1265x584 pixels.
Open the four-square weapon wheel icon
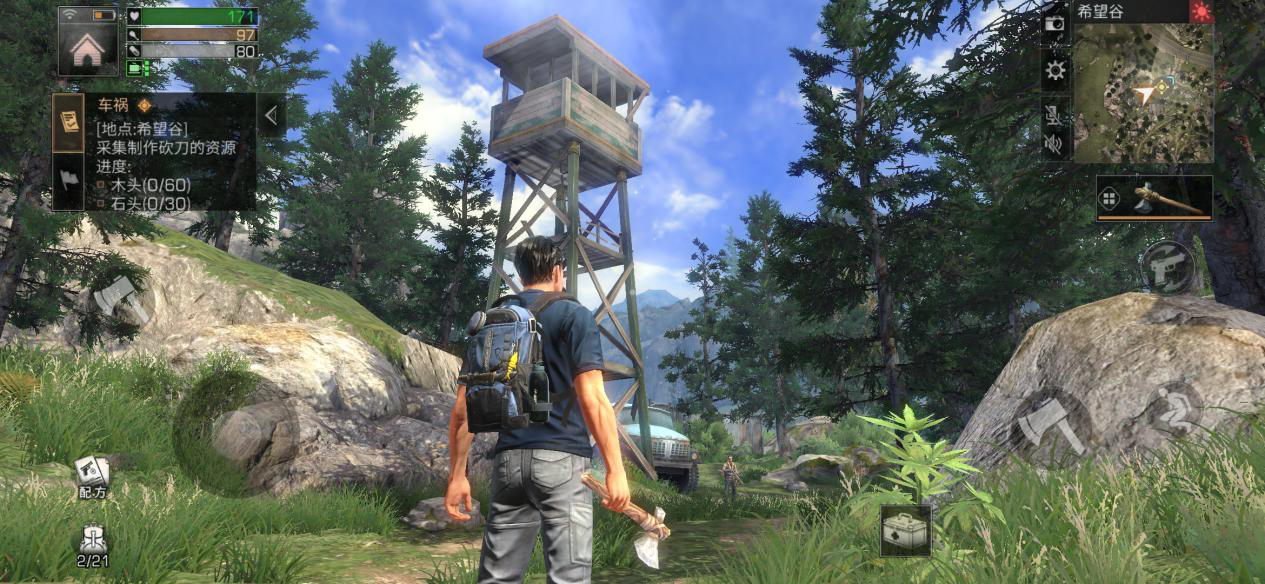pos(1109,198)
